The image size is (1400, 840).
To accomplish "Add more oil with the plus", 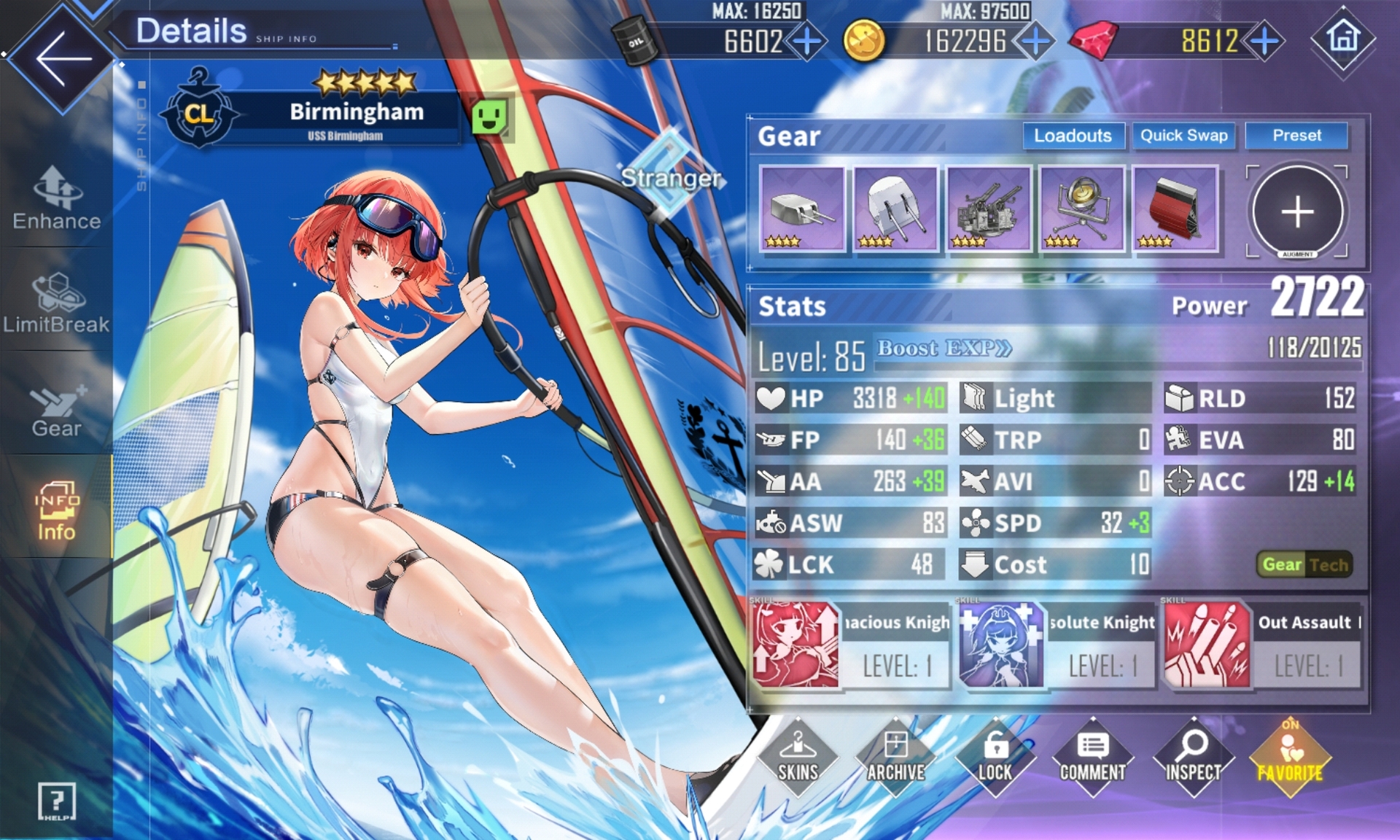I will (806, 41).
